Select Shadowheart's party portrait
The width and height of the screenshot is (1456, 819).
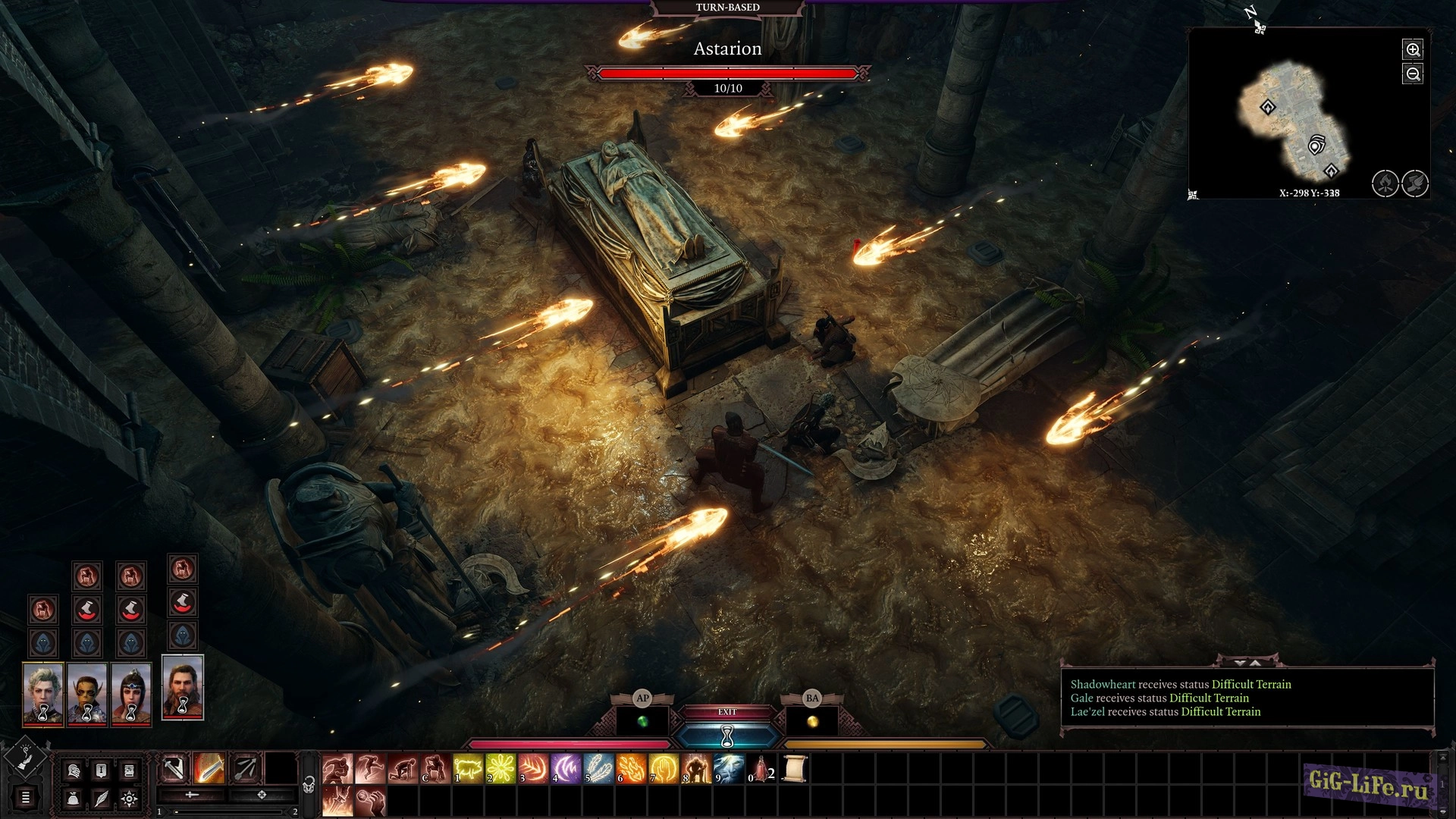pyautogui.click(x=131, y=694)
